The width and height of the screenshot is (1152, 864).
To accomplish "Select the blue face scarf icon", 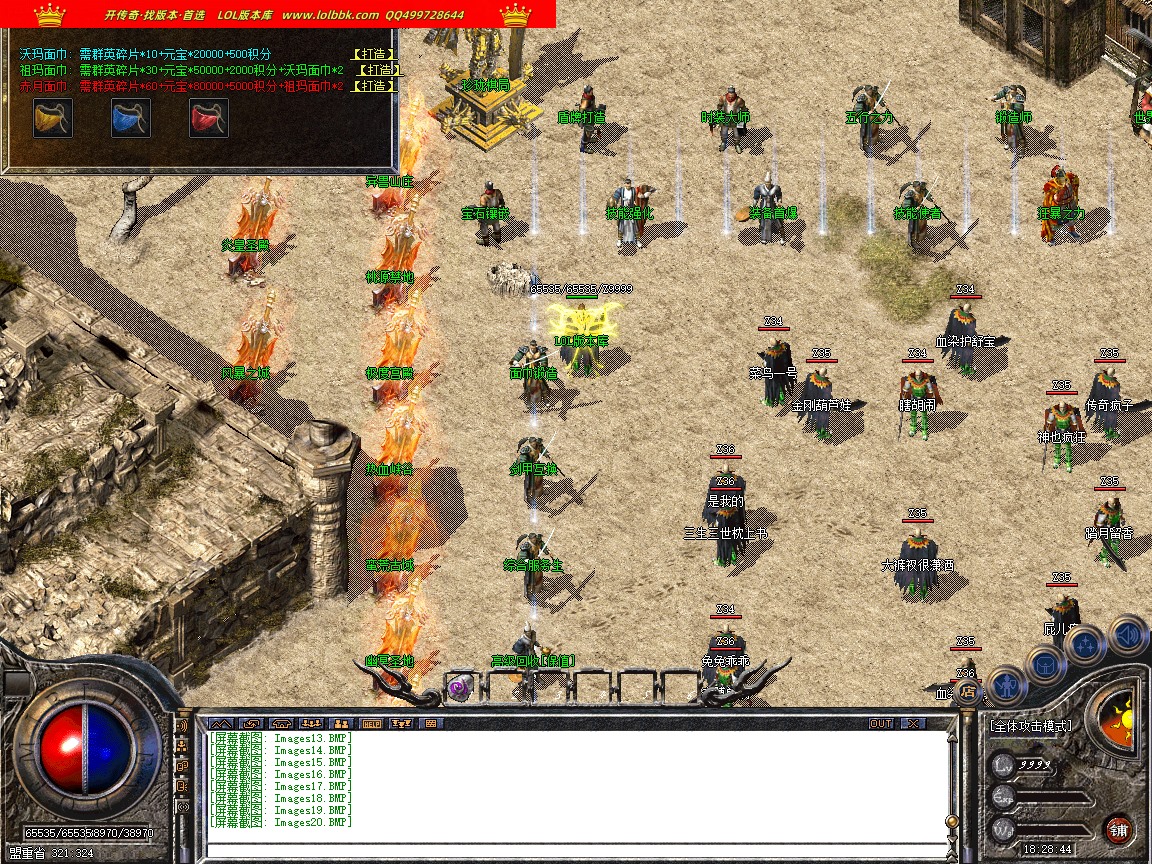I will [131, 118].
